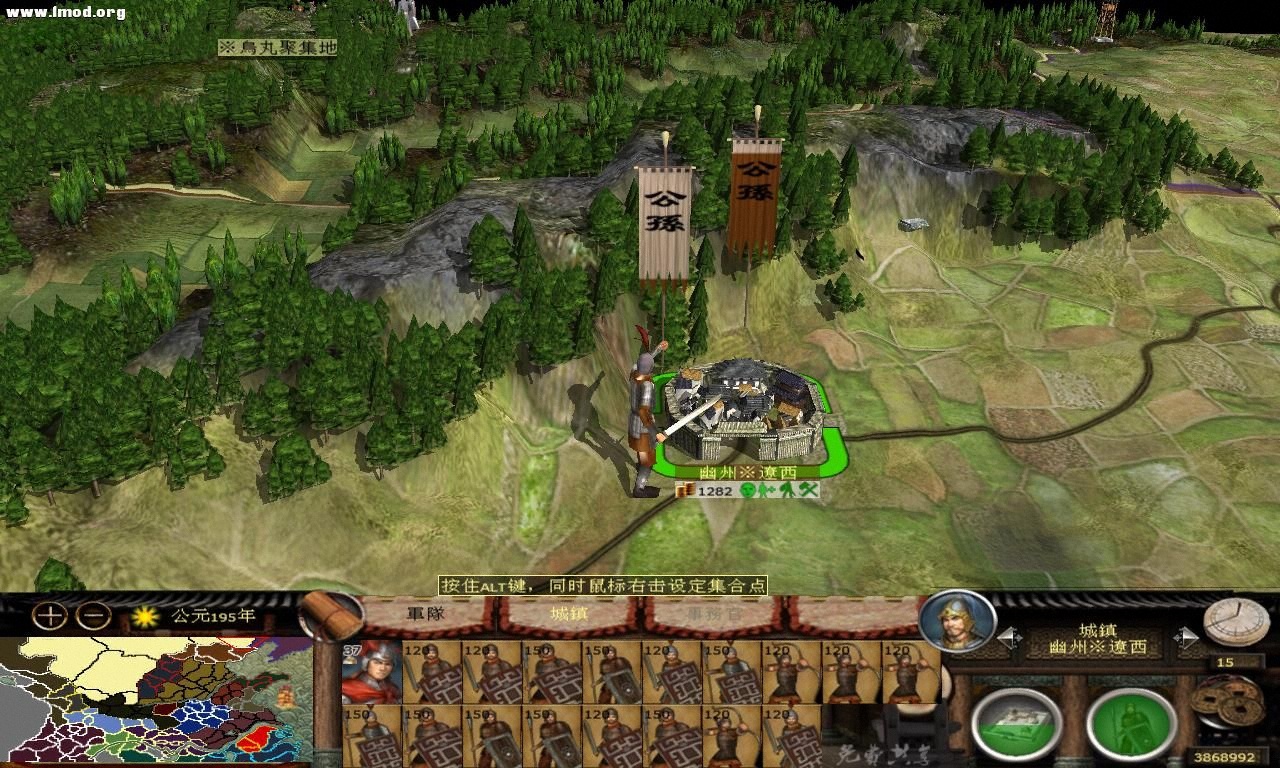The height and width of the screenshot is (768, 1280).
Task: Click the sun icon next to 公元195年
Action: click(x=144, y=617)
